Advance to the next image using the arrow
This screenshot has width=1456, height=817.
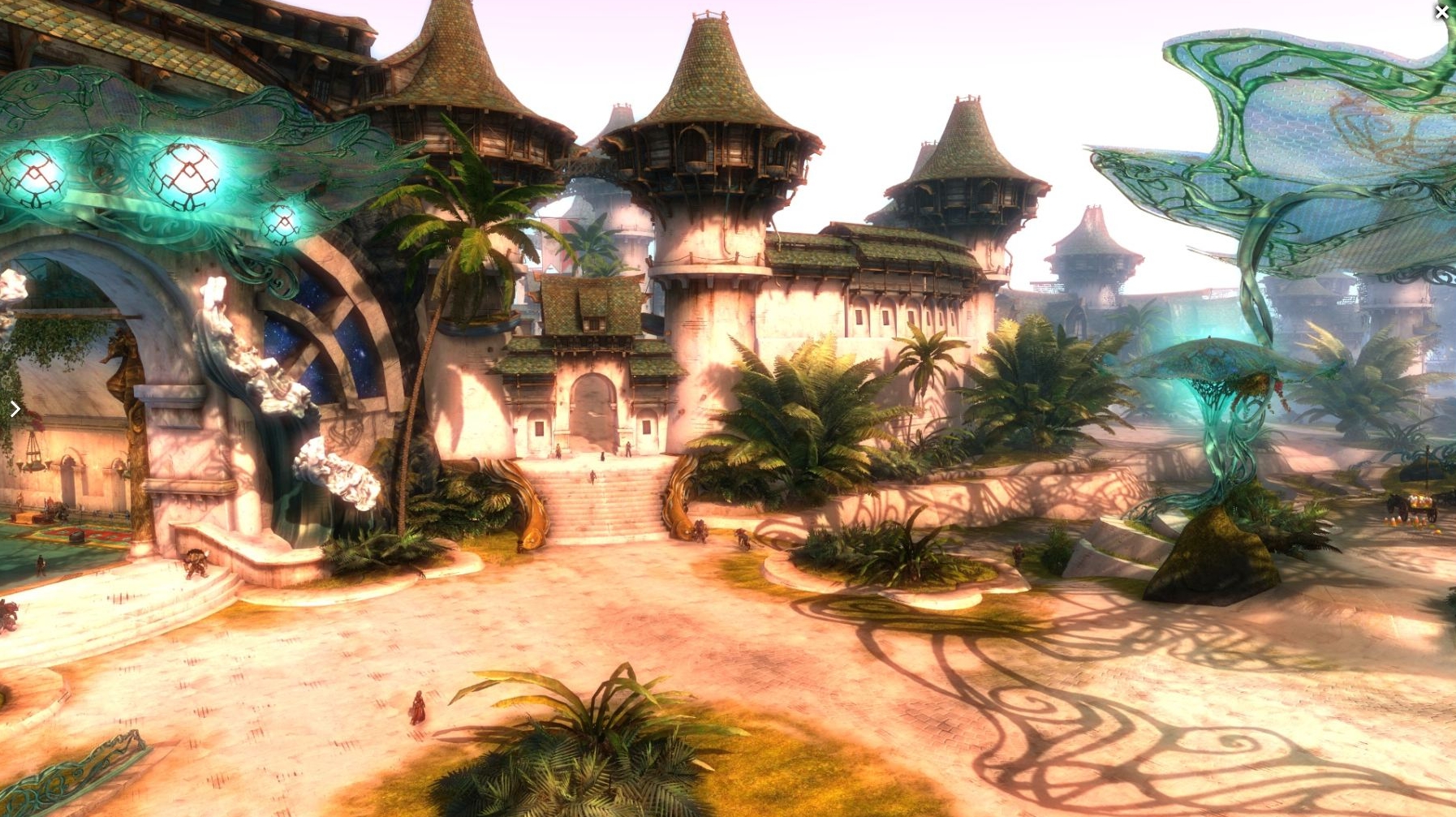tap(15, 409)
